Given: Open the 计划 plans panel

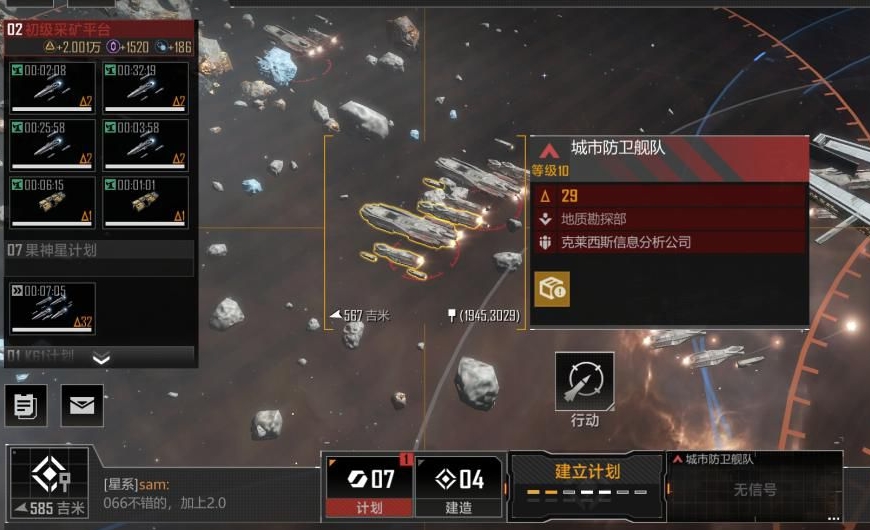Looking at the screenshot, I should tap(369, 485).
